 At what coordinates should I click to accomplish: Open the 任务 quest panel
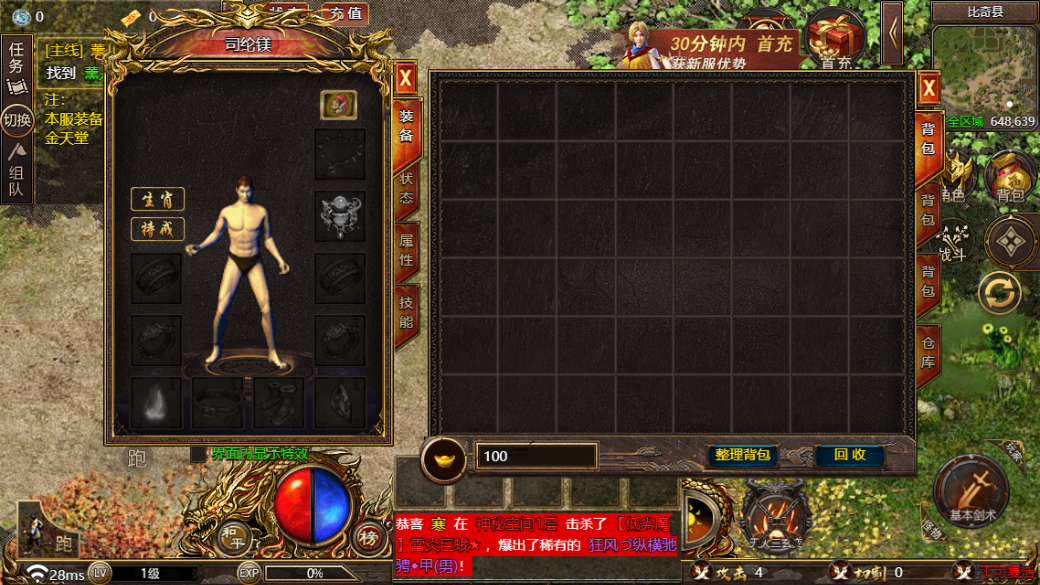(16, 62)
